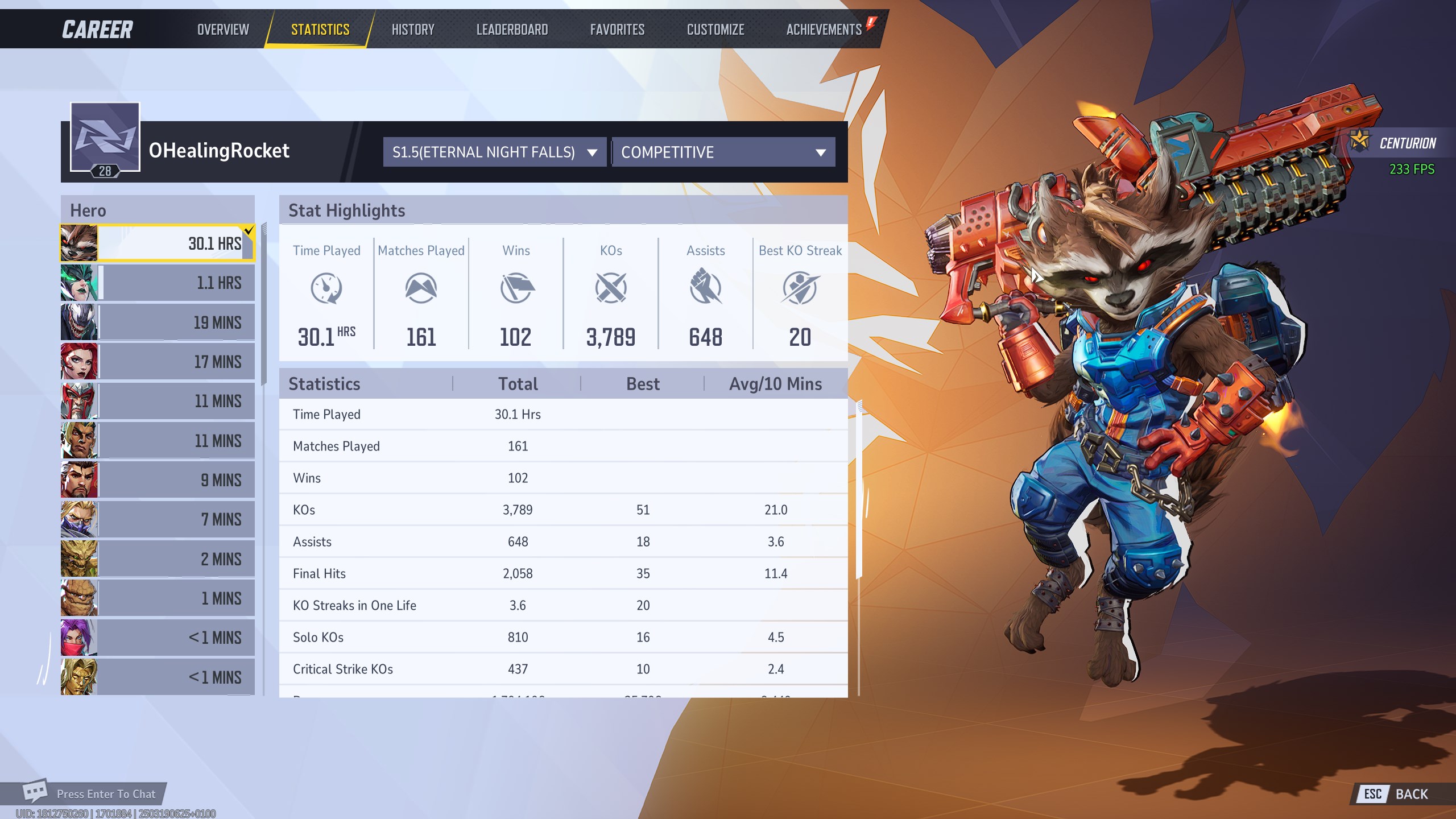
Task: Pick the hero row showing 17 MINS
Action: coord(158,362)
